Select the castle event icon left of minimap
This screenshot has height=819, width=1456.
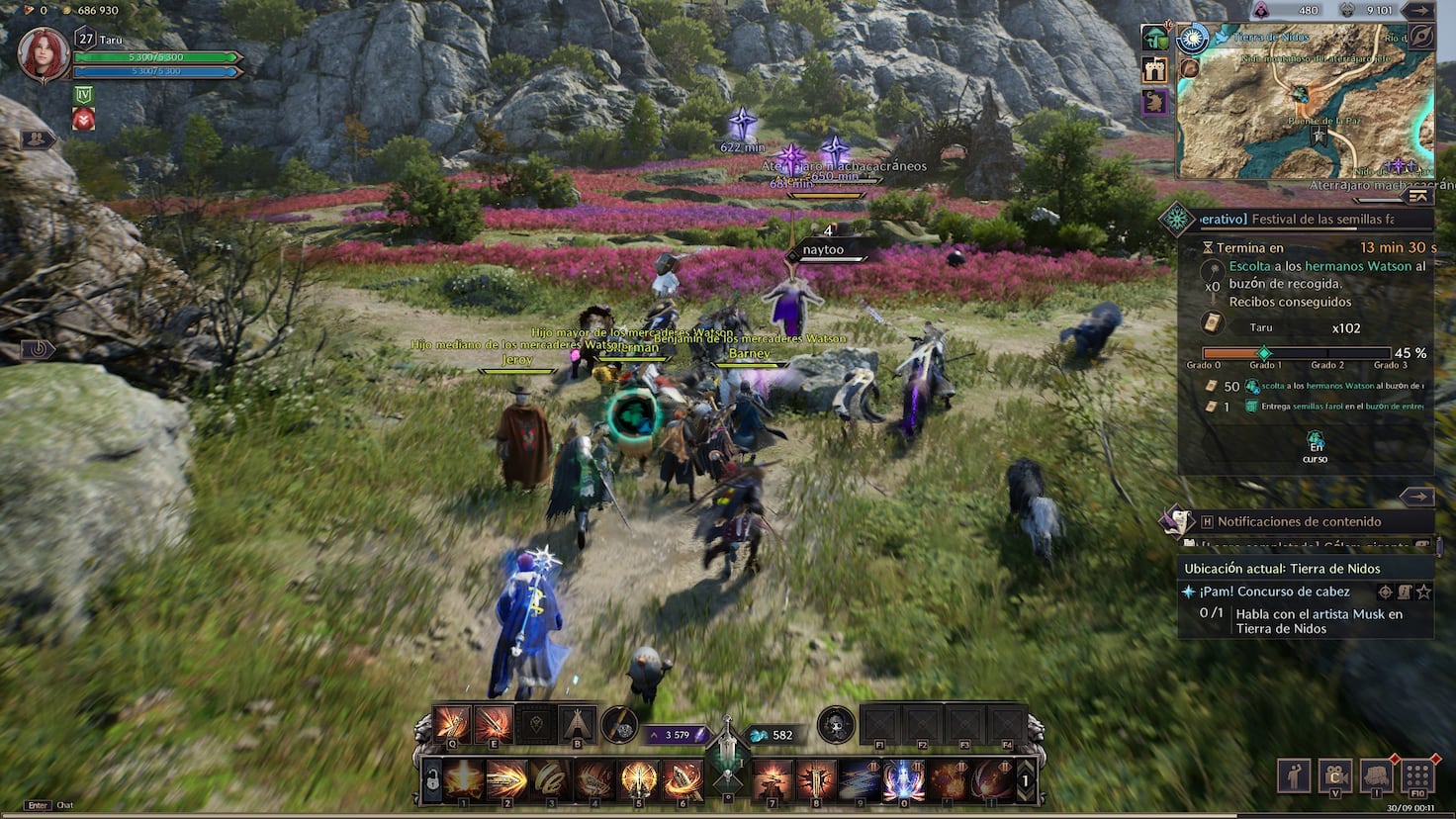click(x=1154, y=69)
